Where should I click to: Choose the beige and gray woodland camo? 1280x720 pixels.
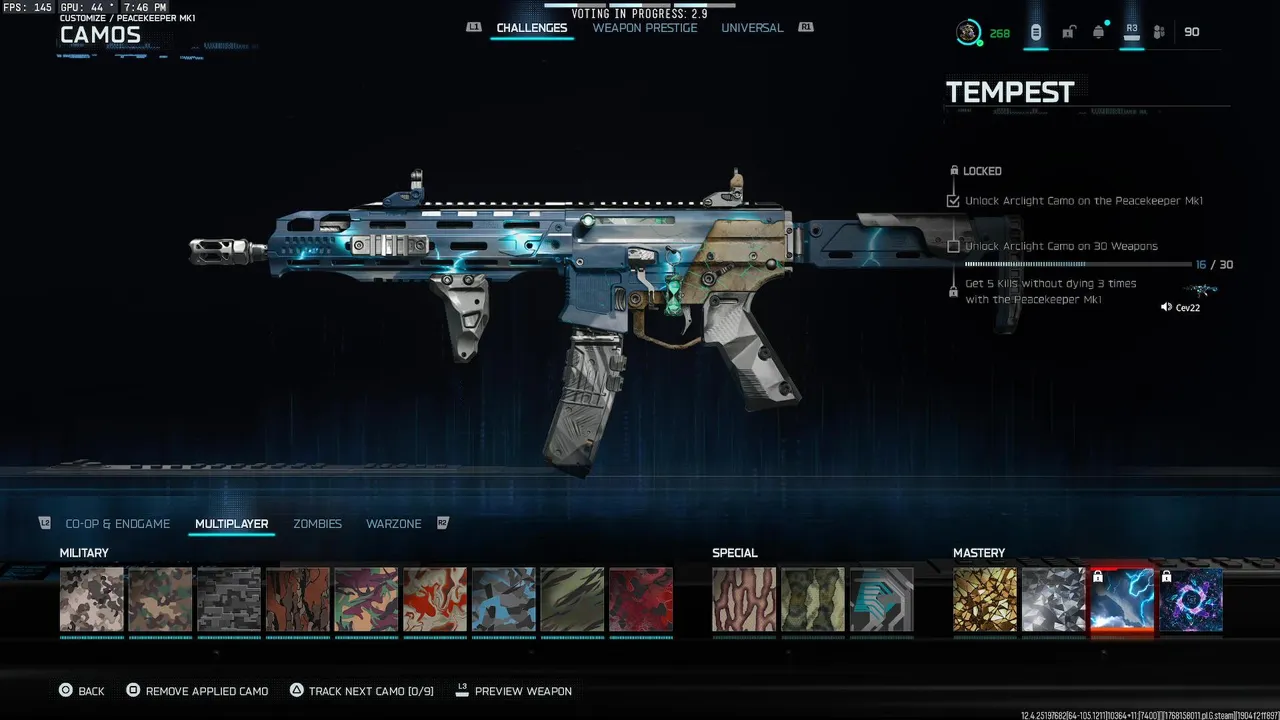[92, 600]
